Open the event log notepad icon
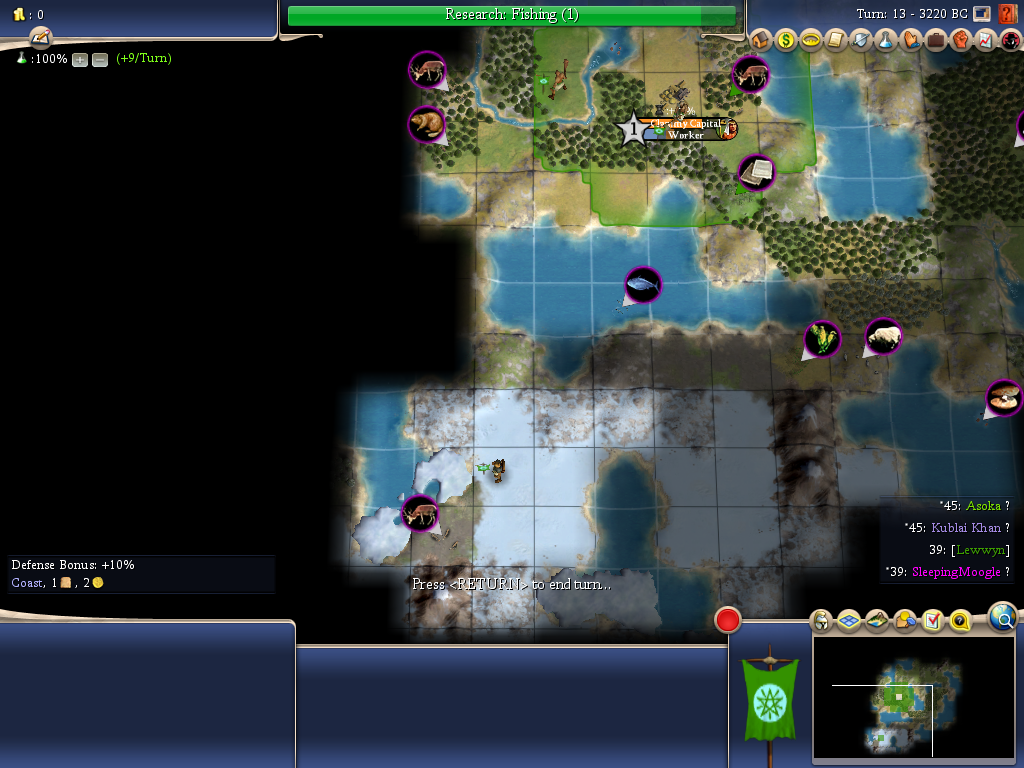 40,37
